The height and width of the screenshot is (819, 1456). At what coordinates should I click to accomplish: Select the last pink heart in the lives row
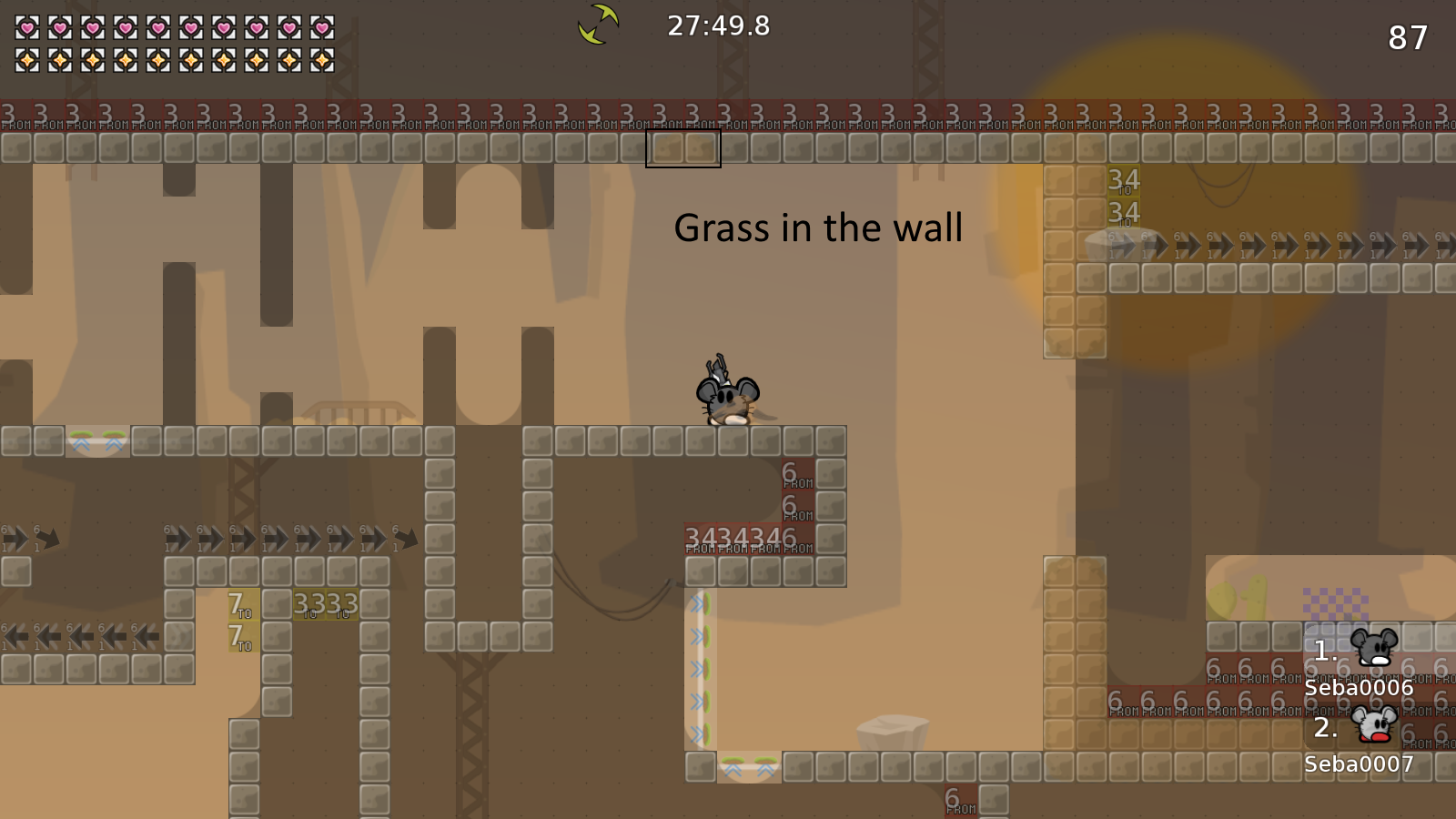click(x=323, y=27)
